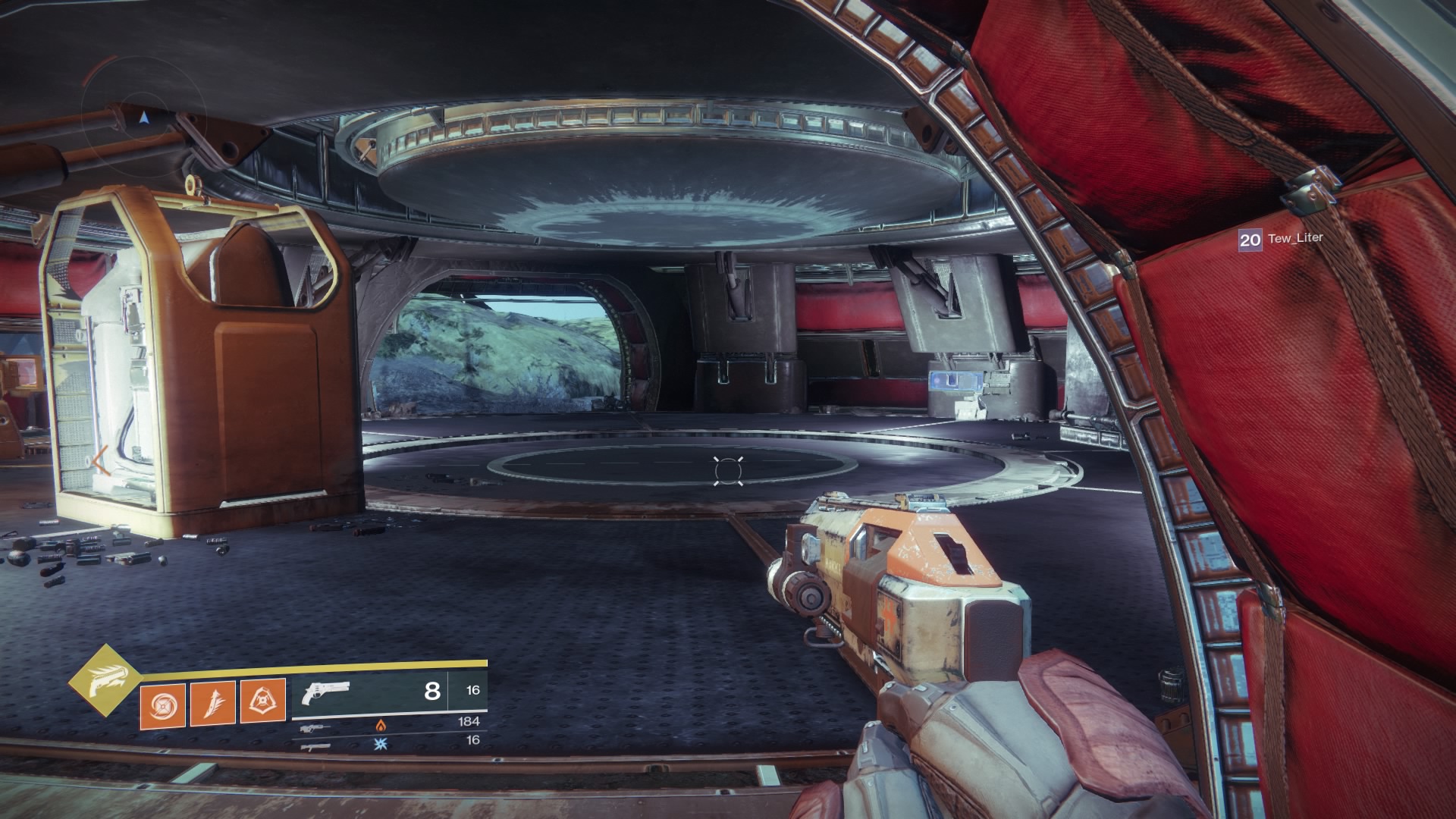This screenshot has height=819, width=1456.
Task: Select the equipped hand cannon weapon
Action: click(x=325, y=692)
